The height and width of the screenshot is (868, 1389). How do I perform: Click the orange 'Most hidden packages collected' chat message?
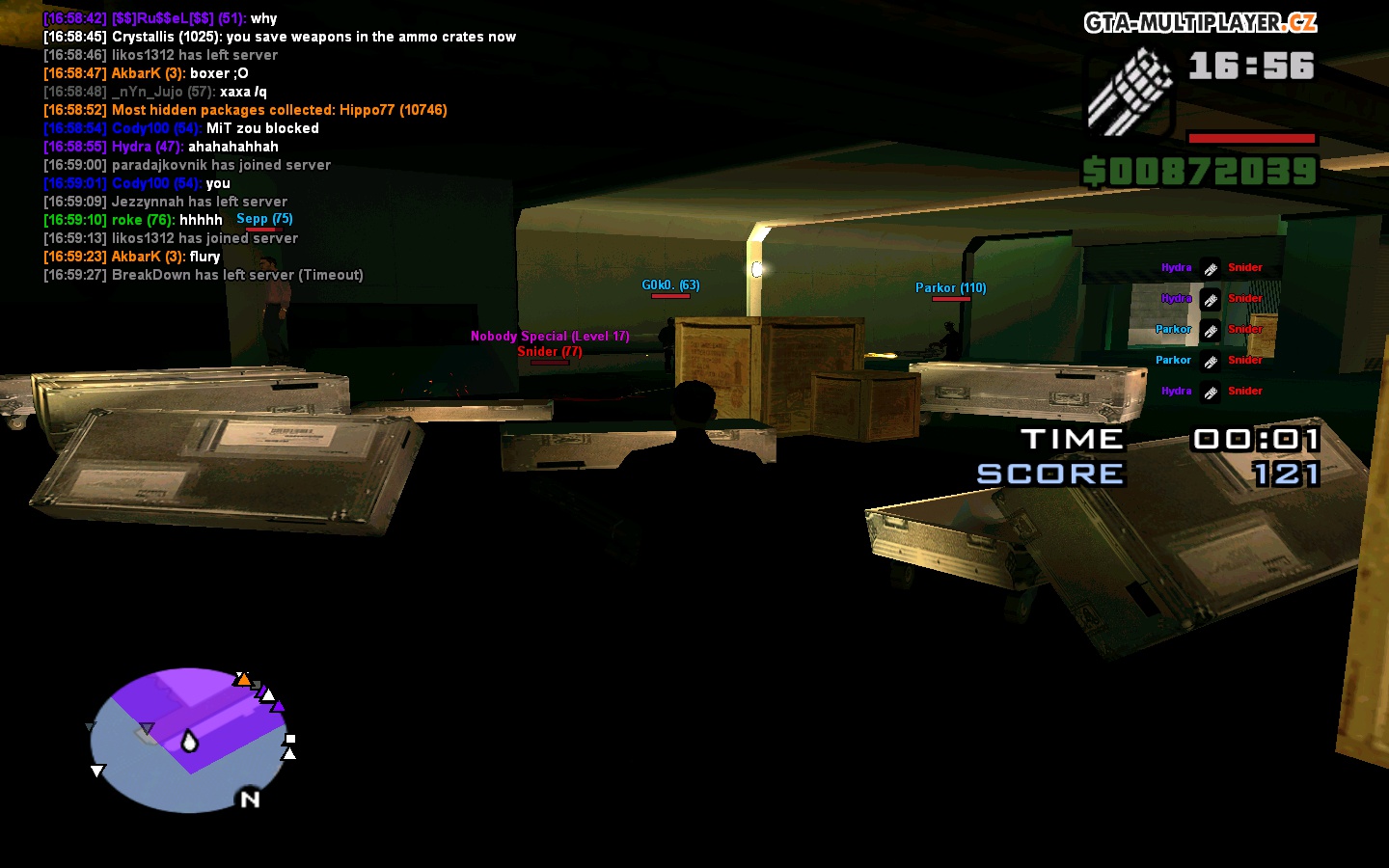[x=244, y=110]
